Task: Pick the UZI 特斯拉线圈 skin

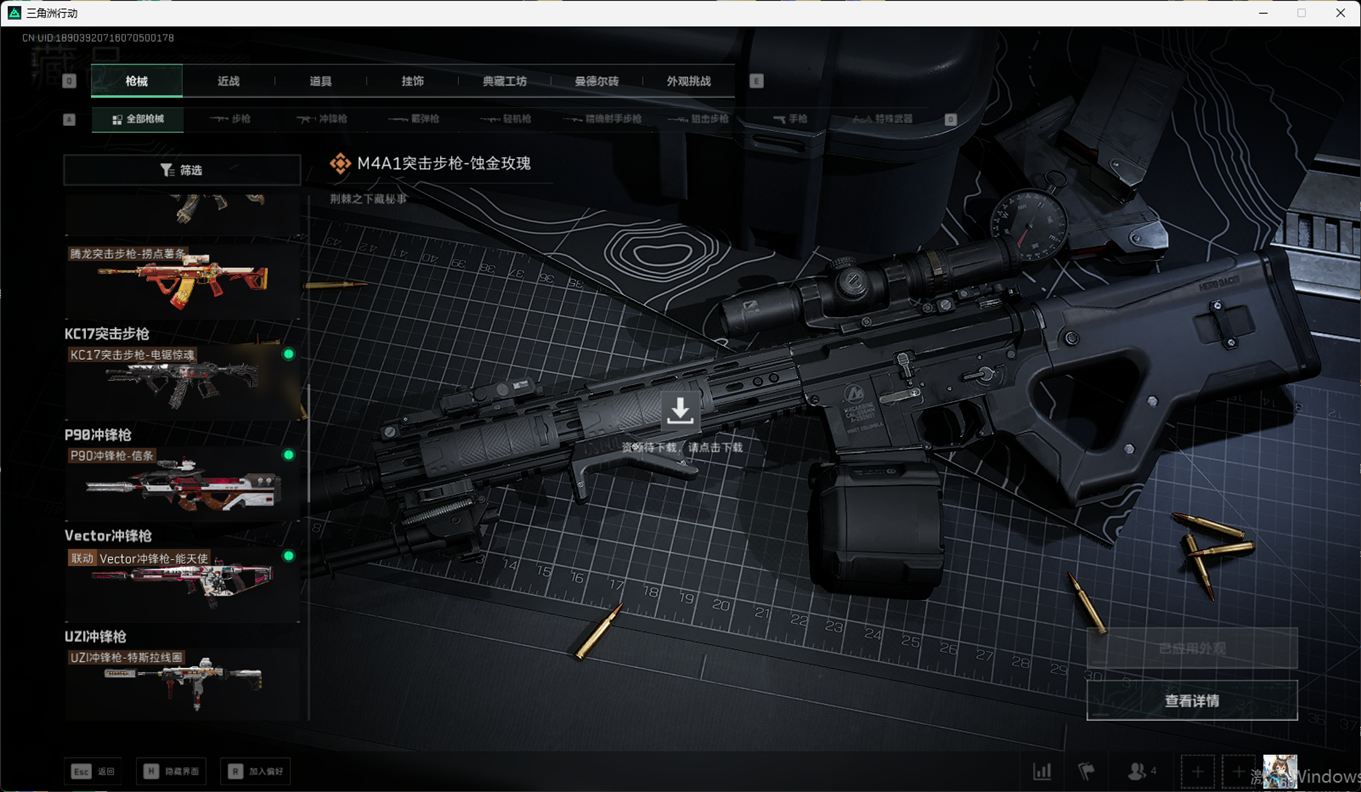Action: click(x=182, y=682)
